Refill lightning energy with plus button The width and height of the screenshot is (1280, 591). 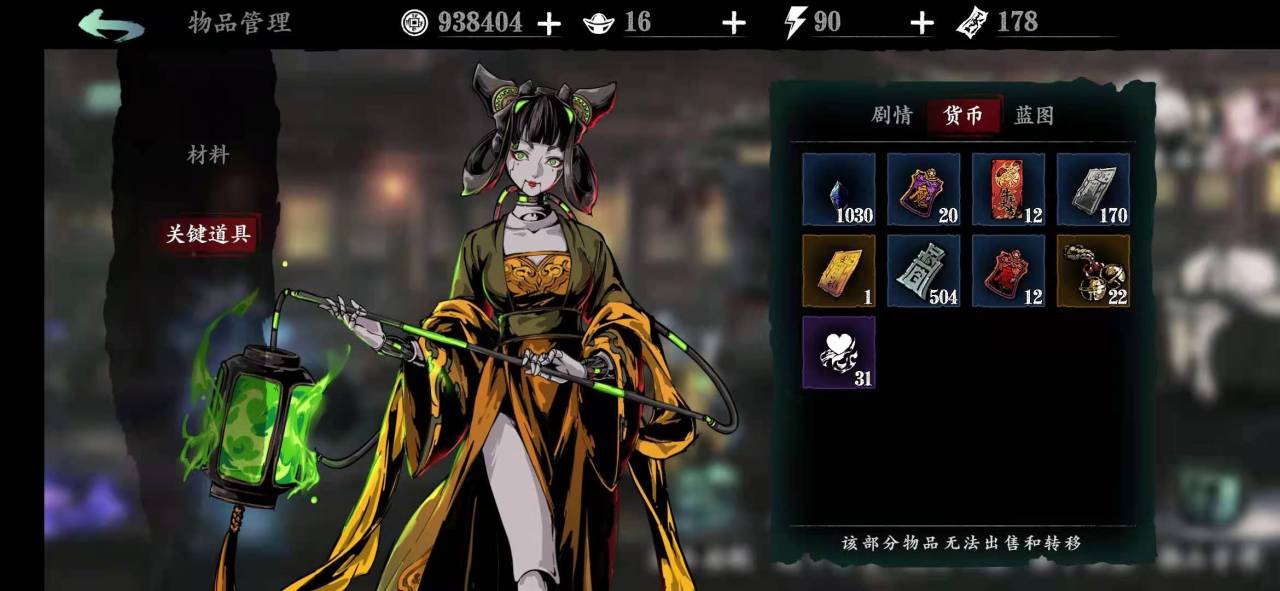[x=922, y=24]
